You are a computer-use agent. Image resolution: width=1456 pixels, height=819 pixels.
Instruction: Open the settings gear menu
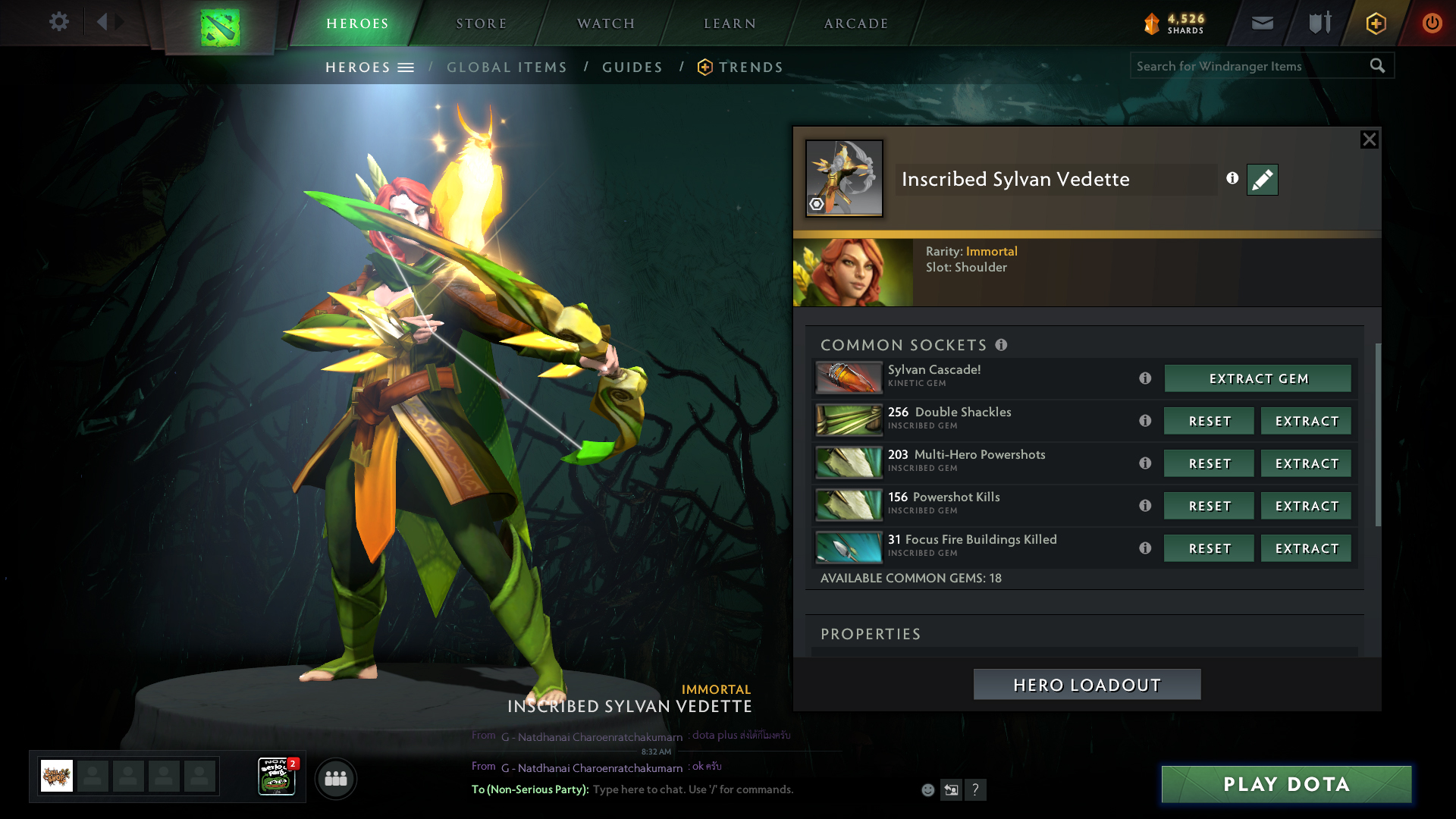(x=58, y=22)
